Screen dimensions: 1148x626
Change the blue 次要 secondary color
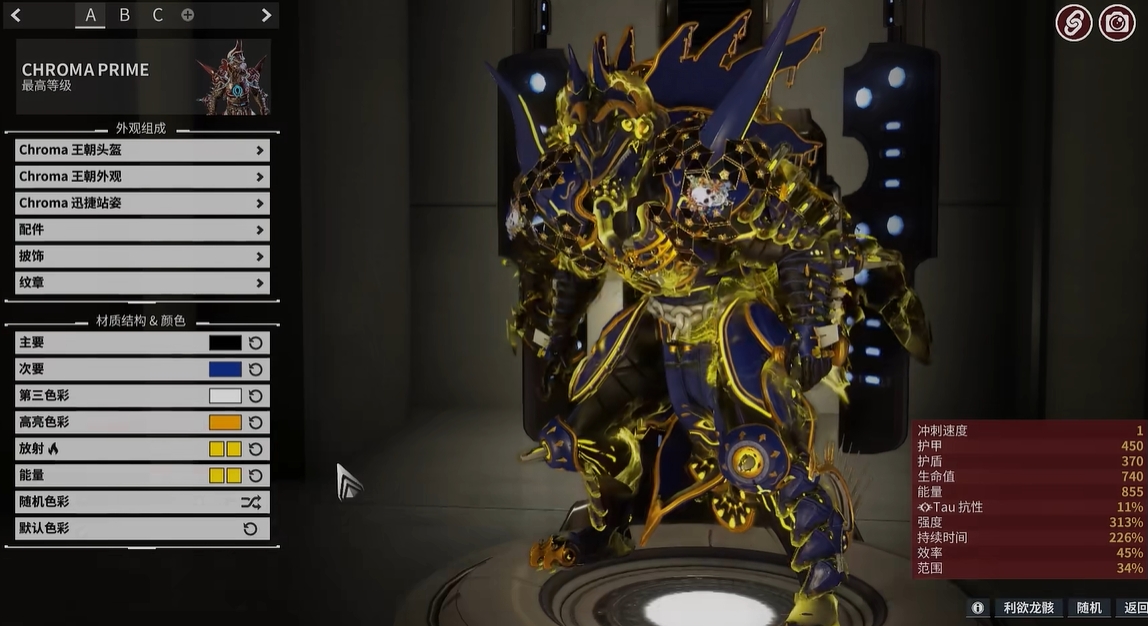click(225, 369)
